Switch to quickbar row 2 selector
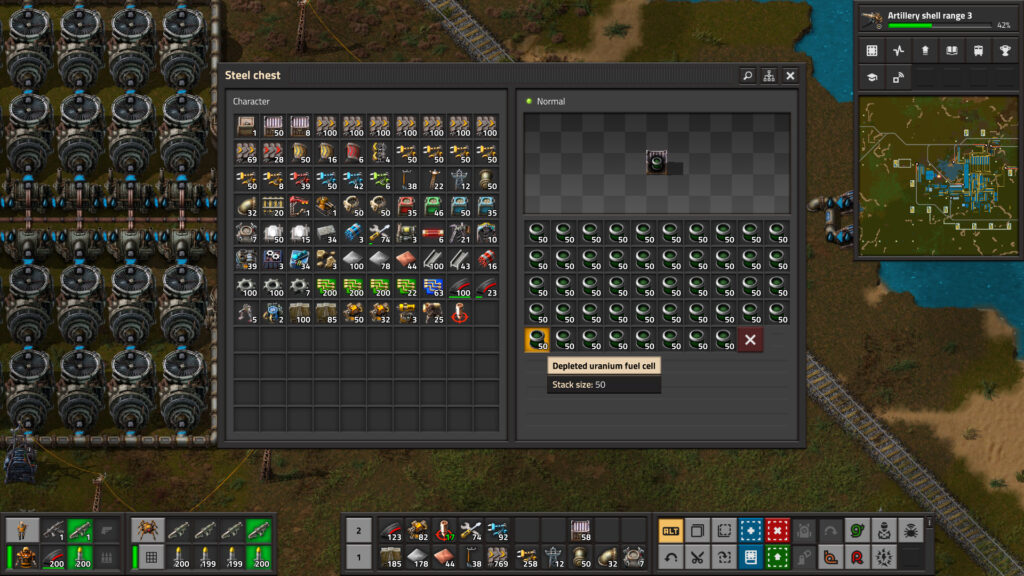 click(x=359, y=531)
